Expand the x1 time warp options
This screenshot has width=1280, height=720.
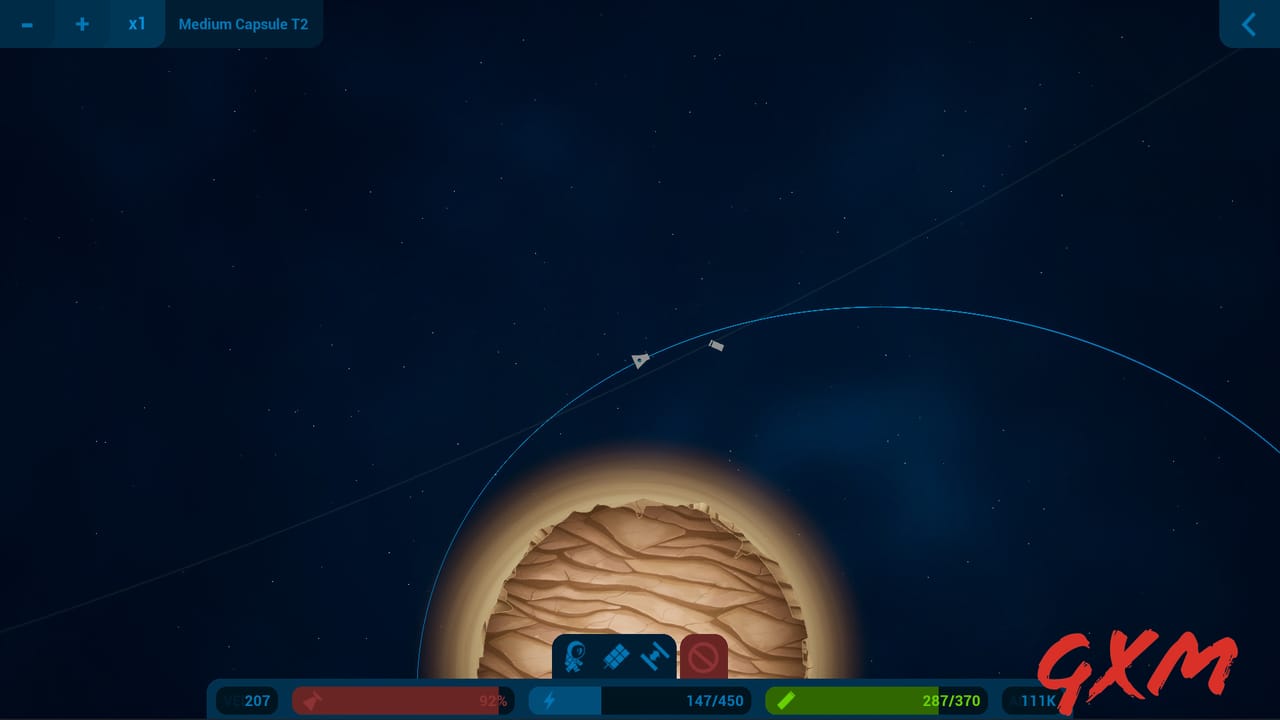pos(137,24)
